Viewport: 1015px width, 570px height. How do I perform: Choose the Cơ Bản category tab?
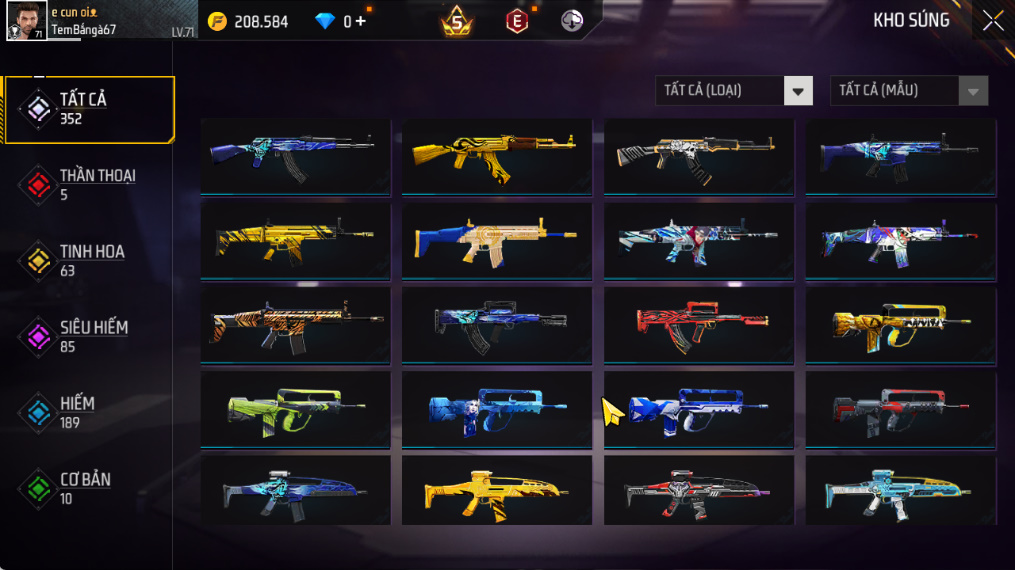coord(89,488)
